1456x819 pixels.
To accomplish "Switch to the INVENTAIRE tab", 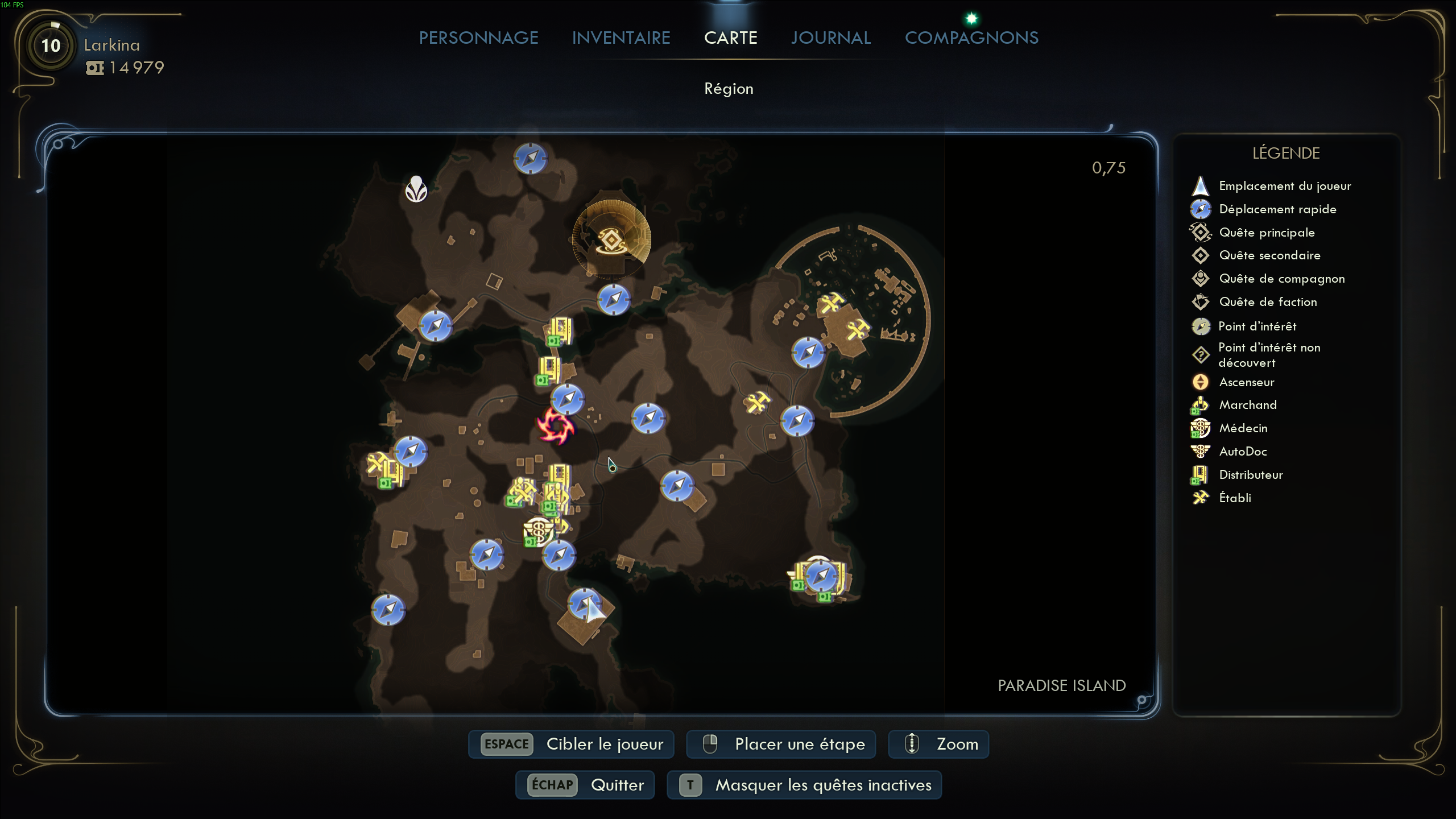I will tap(621, 38).
